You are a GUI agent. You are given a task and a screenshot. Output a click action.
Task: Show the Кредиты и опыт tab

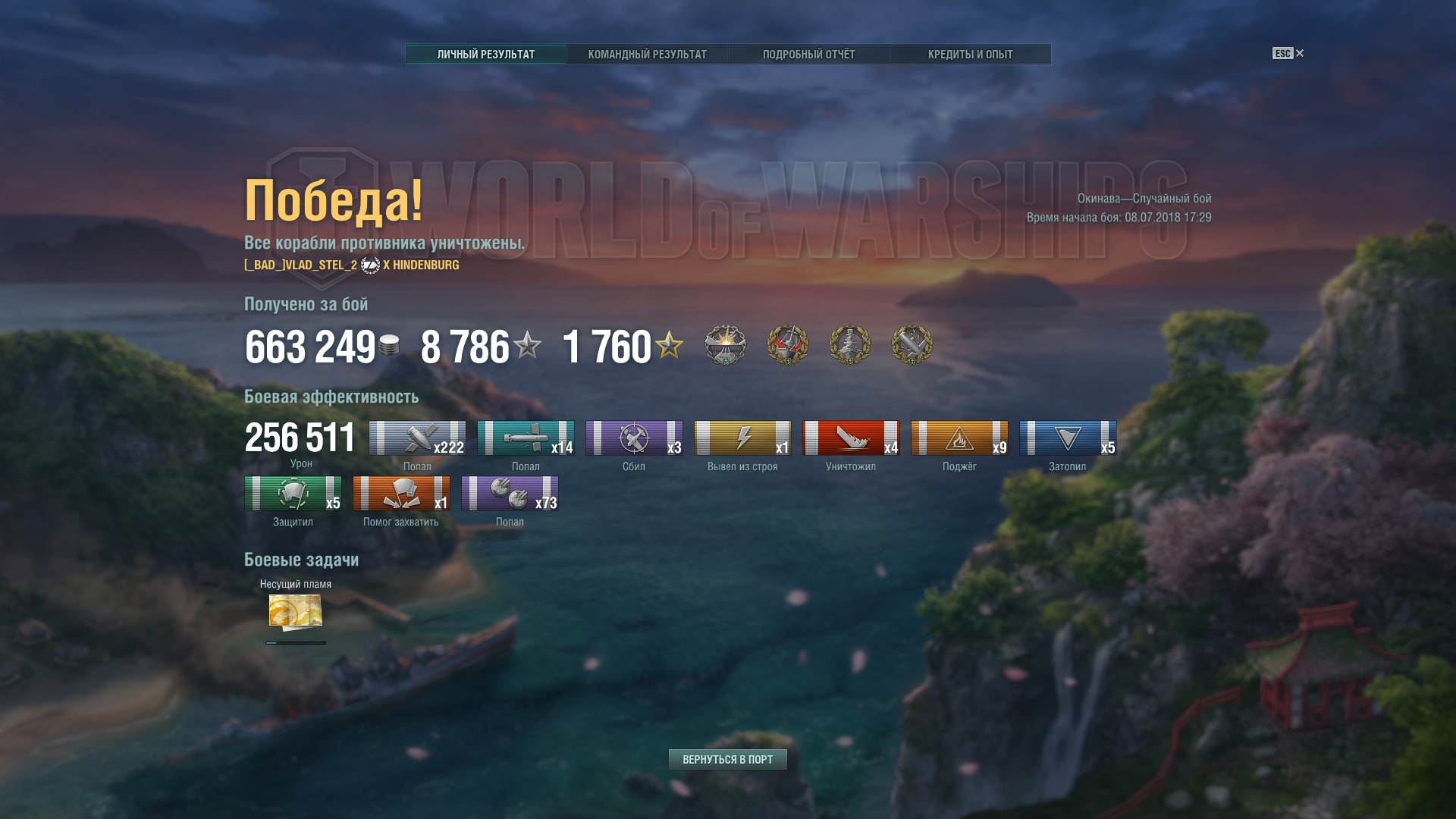970,55
